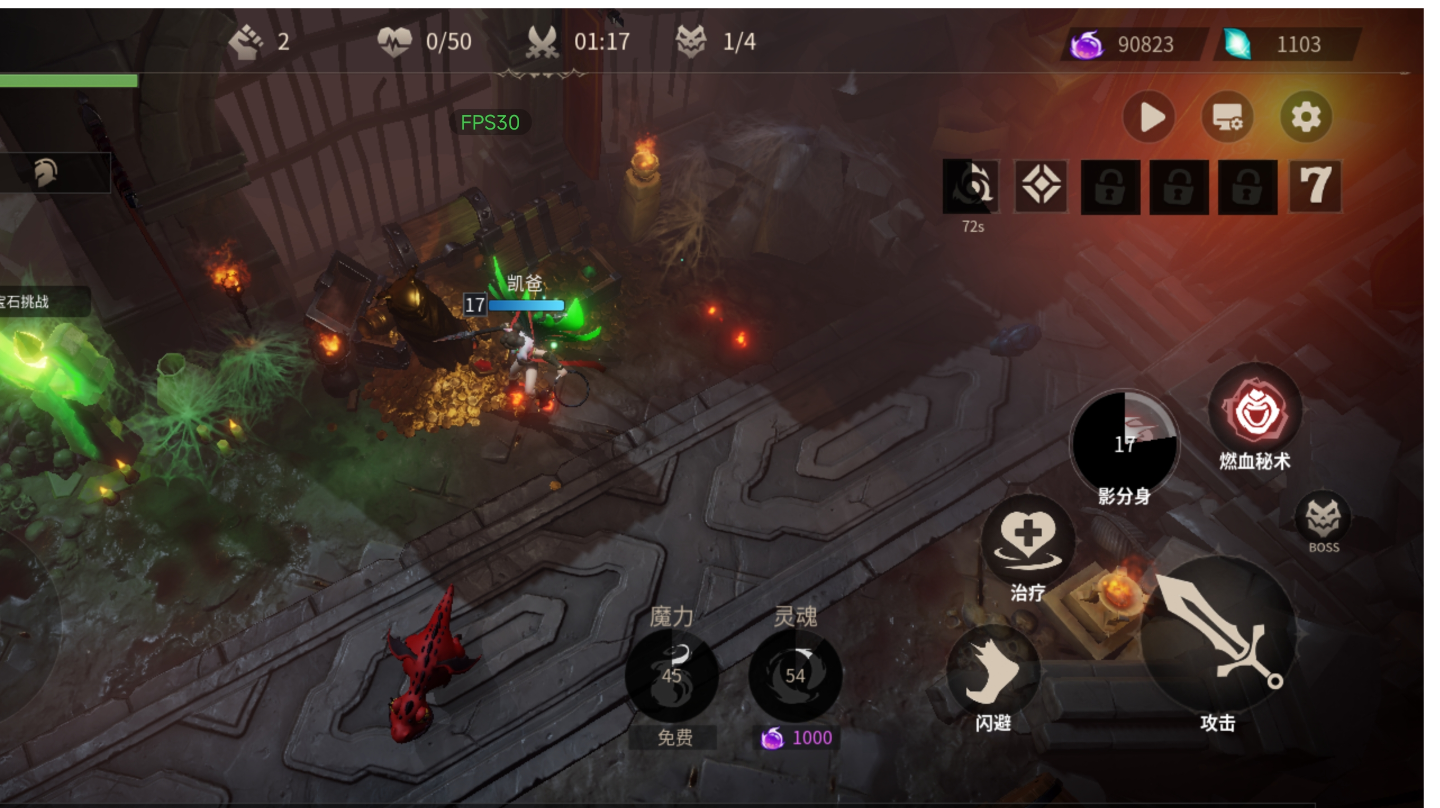
Task: Trigger the 燃血秘术 blood burn skill
Action: pyautogui.click(x=1255, y=410)
